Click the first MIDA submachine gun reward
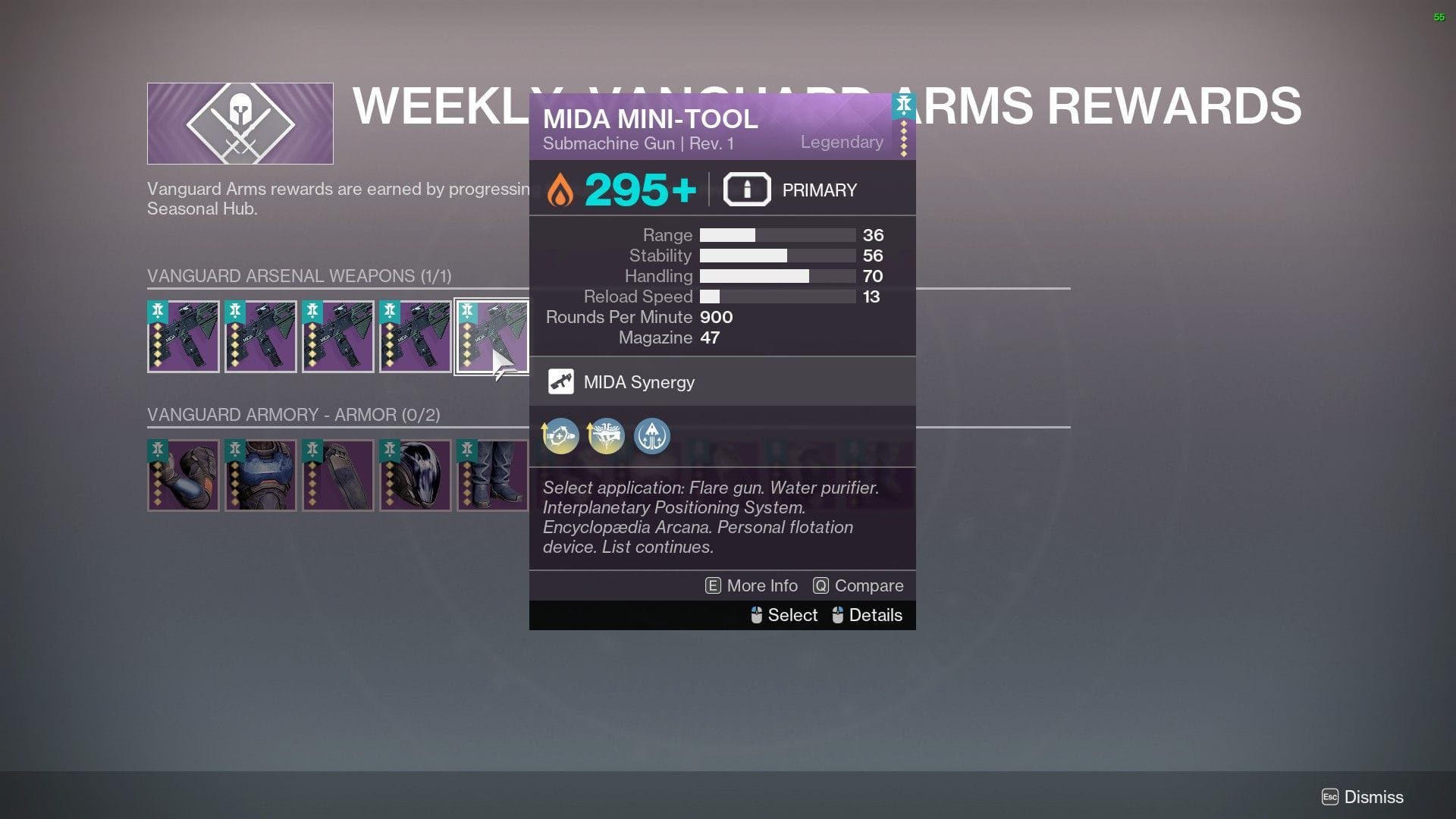Viewport: 1456px width, 819px height. pyautogui.click(x=184, y=336)
